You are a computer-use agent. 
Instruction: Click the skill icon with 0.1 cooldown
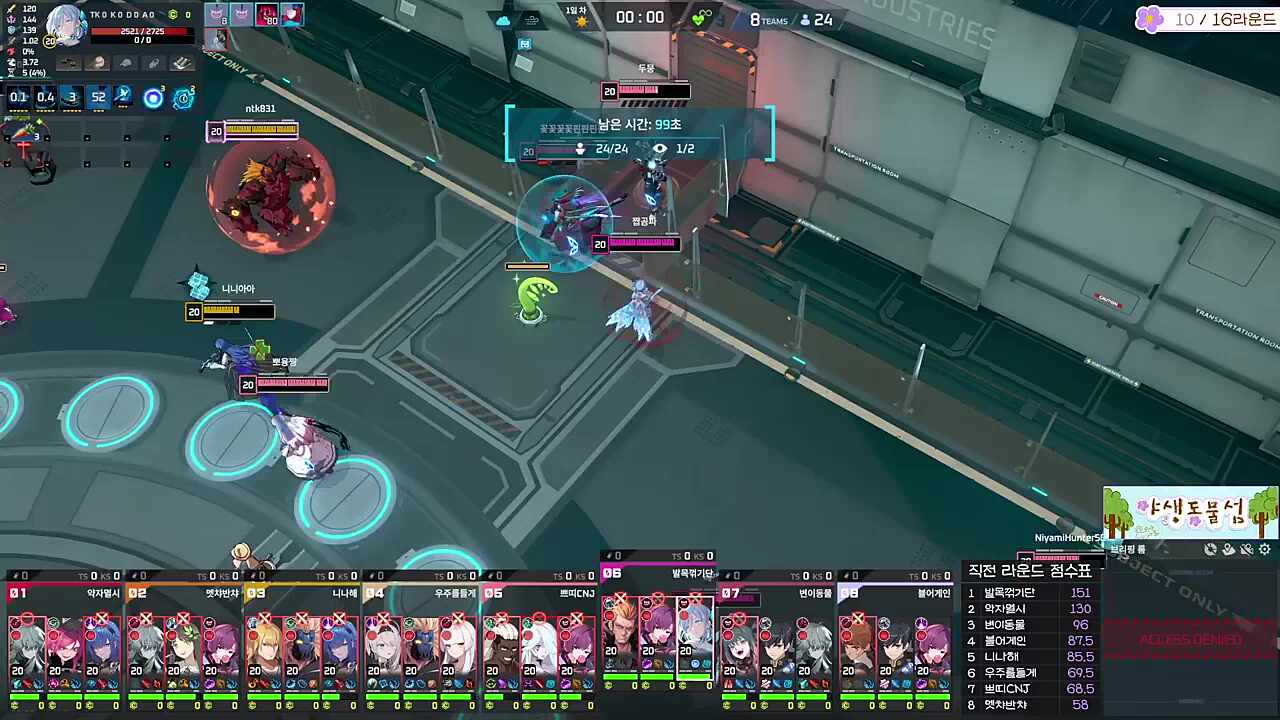point(18,97)
